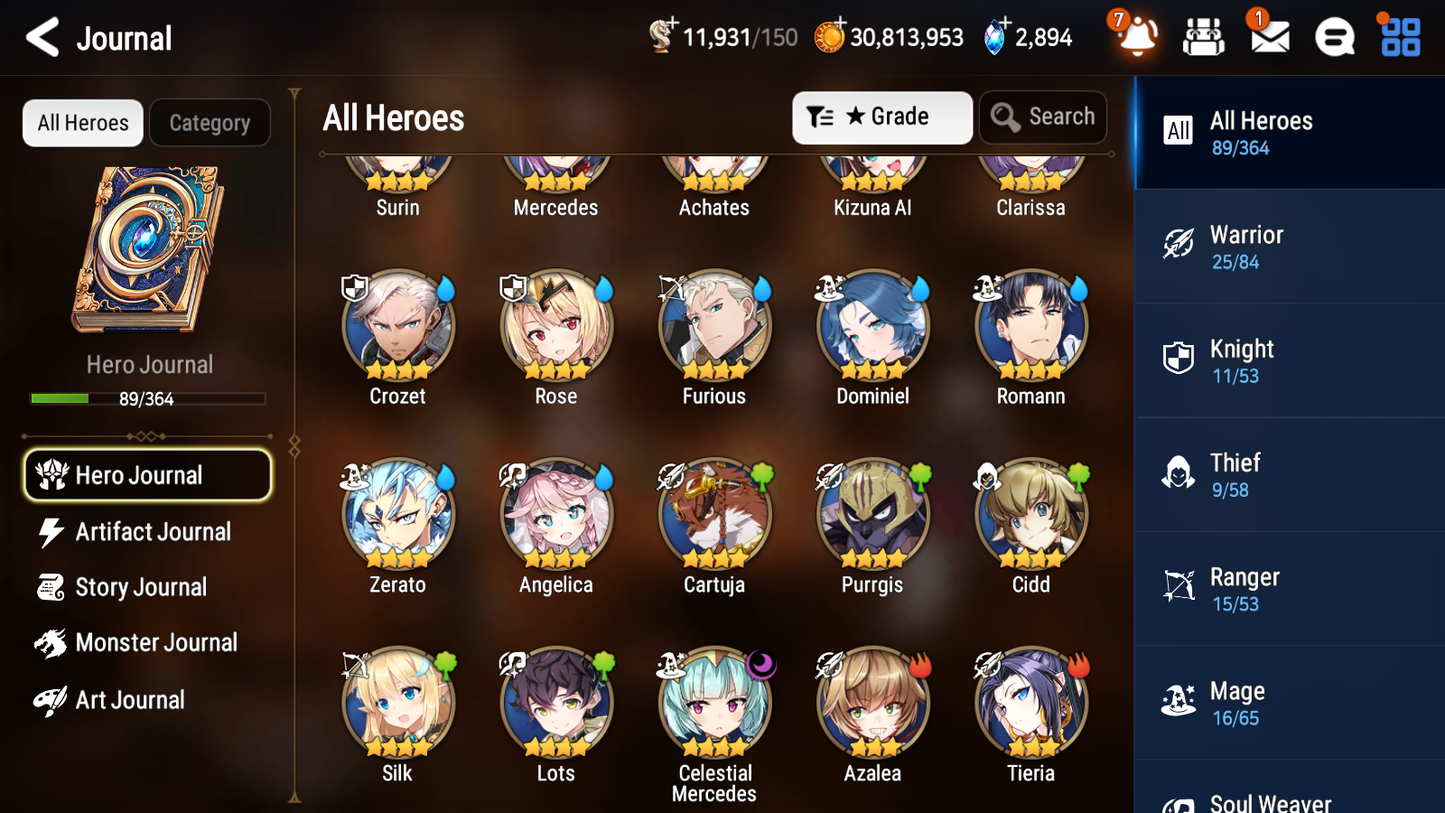Open the main menu grid icon
Viewport: 1445px width, 813px height.
[x=1399, y=36]
